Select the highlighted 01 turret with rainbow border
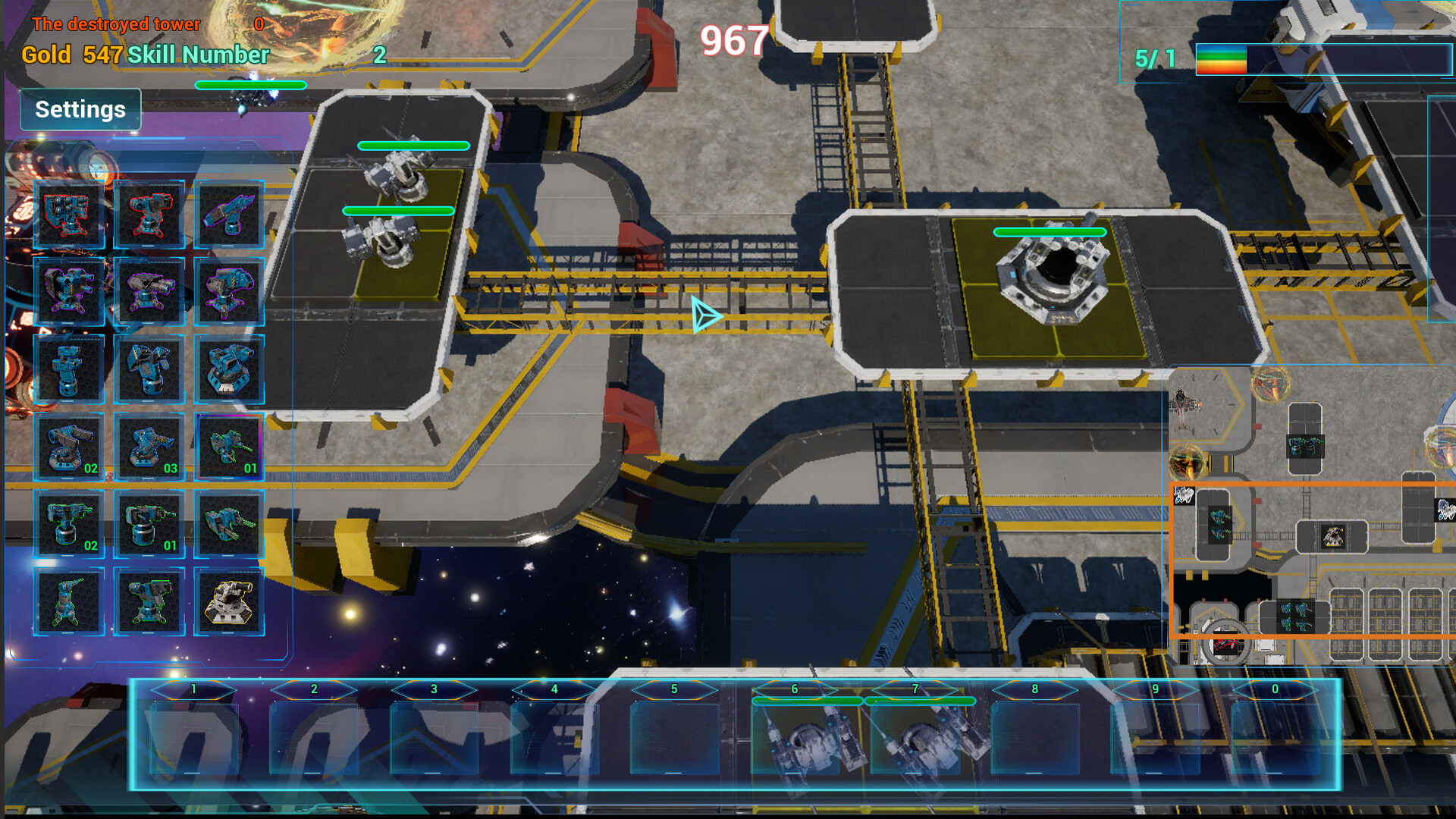 [230, 447]
